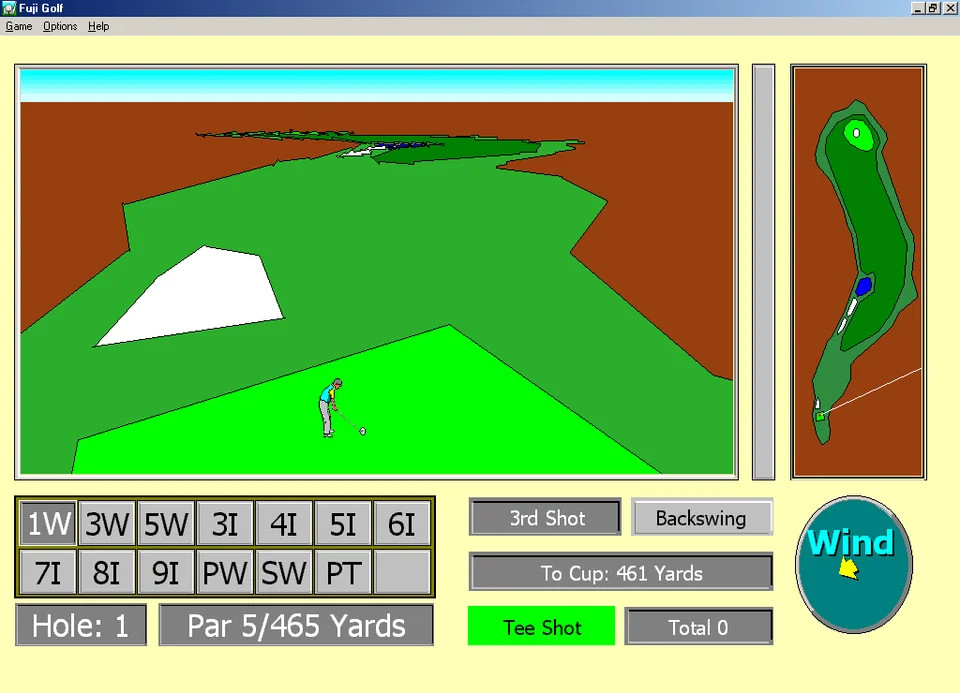Choose the PT putter
This screenshot has width=960, height=693.
coord(343,573)
